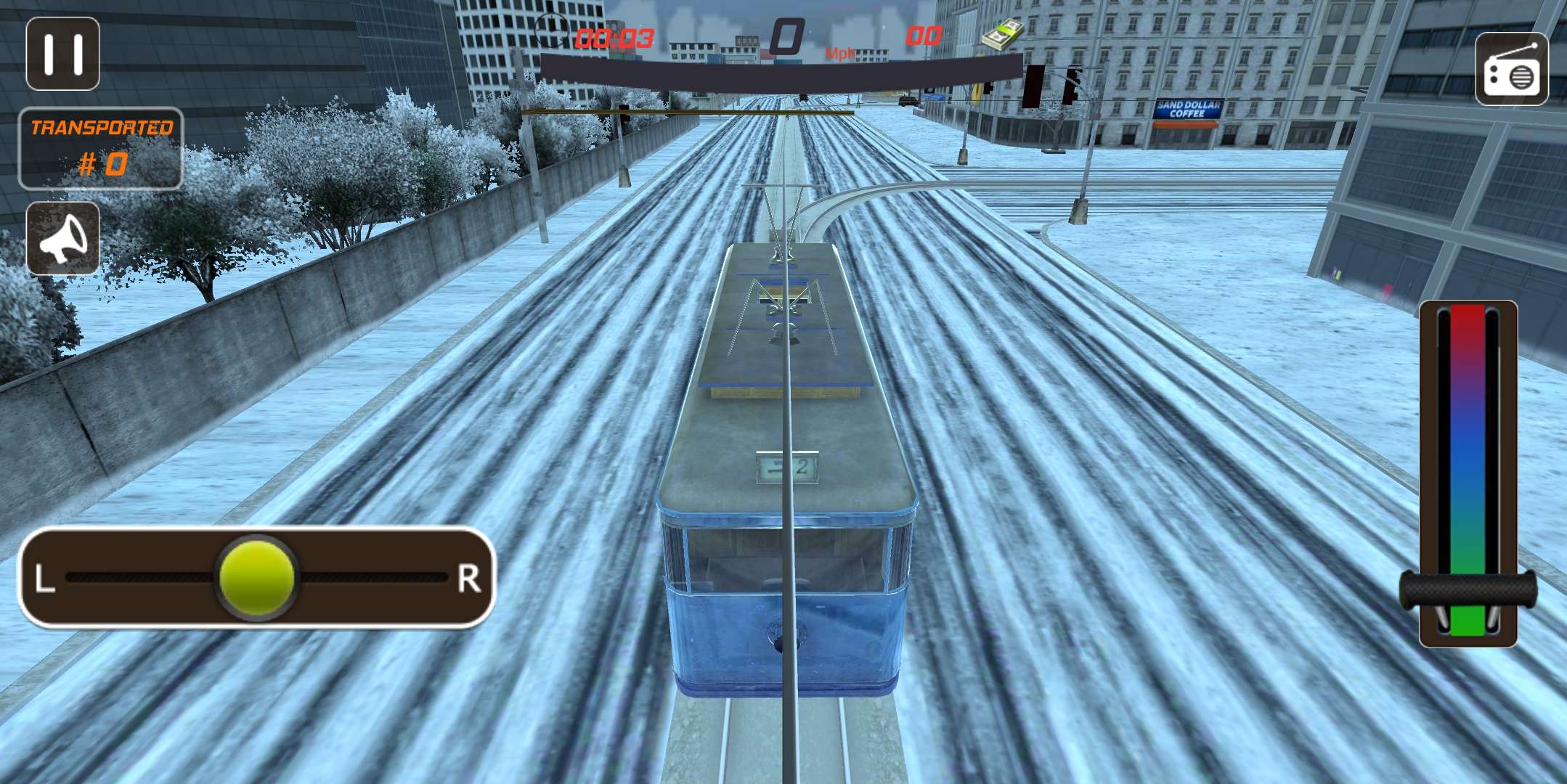The width and height of the screenshot is (1567, 784).
Task: Click the yellow steering knob
Action: coord(256,578)
